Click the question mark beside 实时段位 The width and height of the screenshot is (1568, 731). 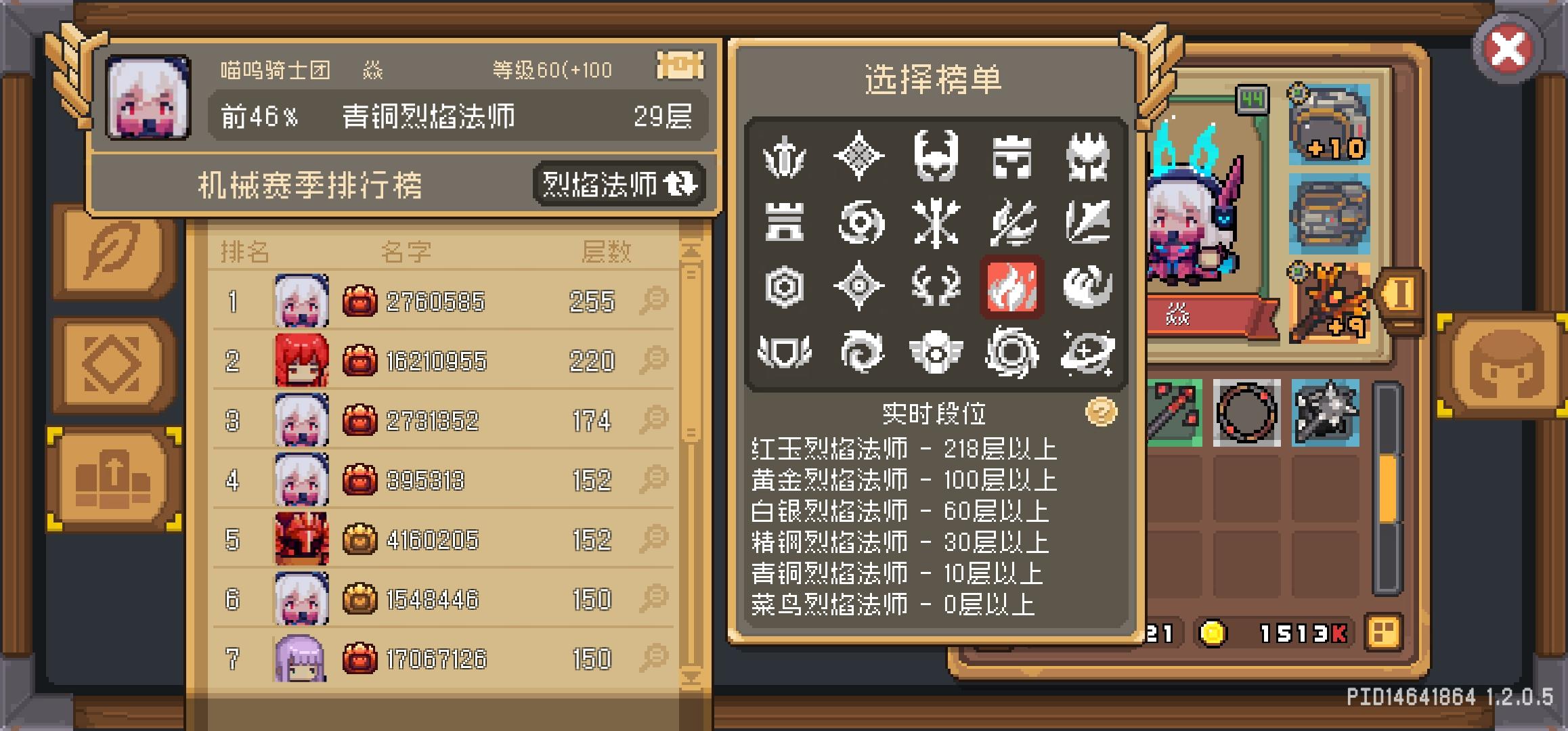pos(1102,410)
